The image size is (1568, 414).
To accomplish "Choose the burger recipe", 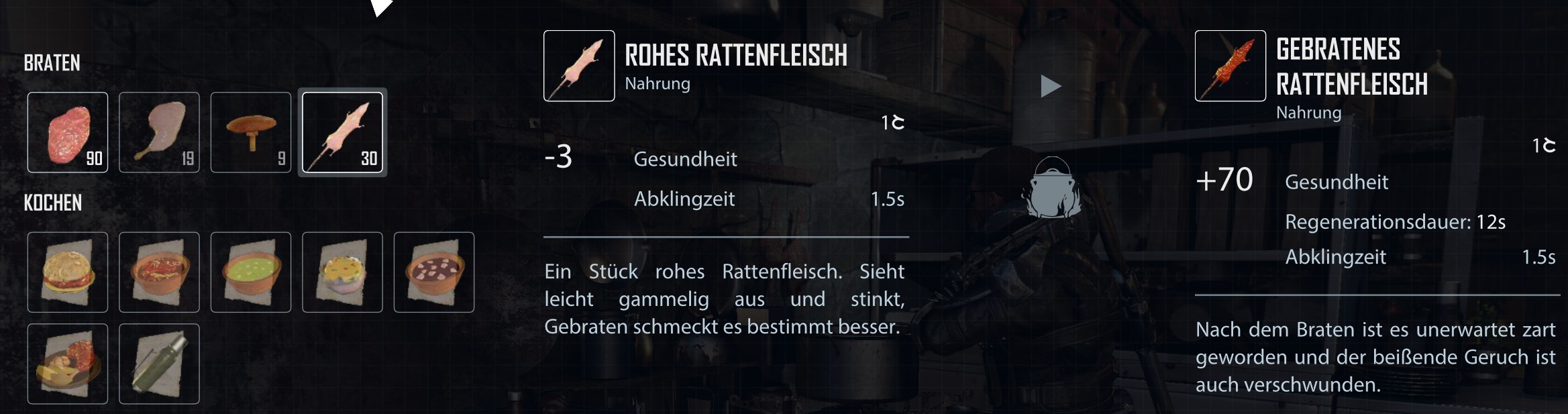I will (x=68, y=272).
